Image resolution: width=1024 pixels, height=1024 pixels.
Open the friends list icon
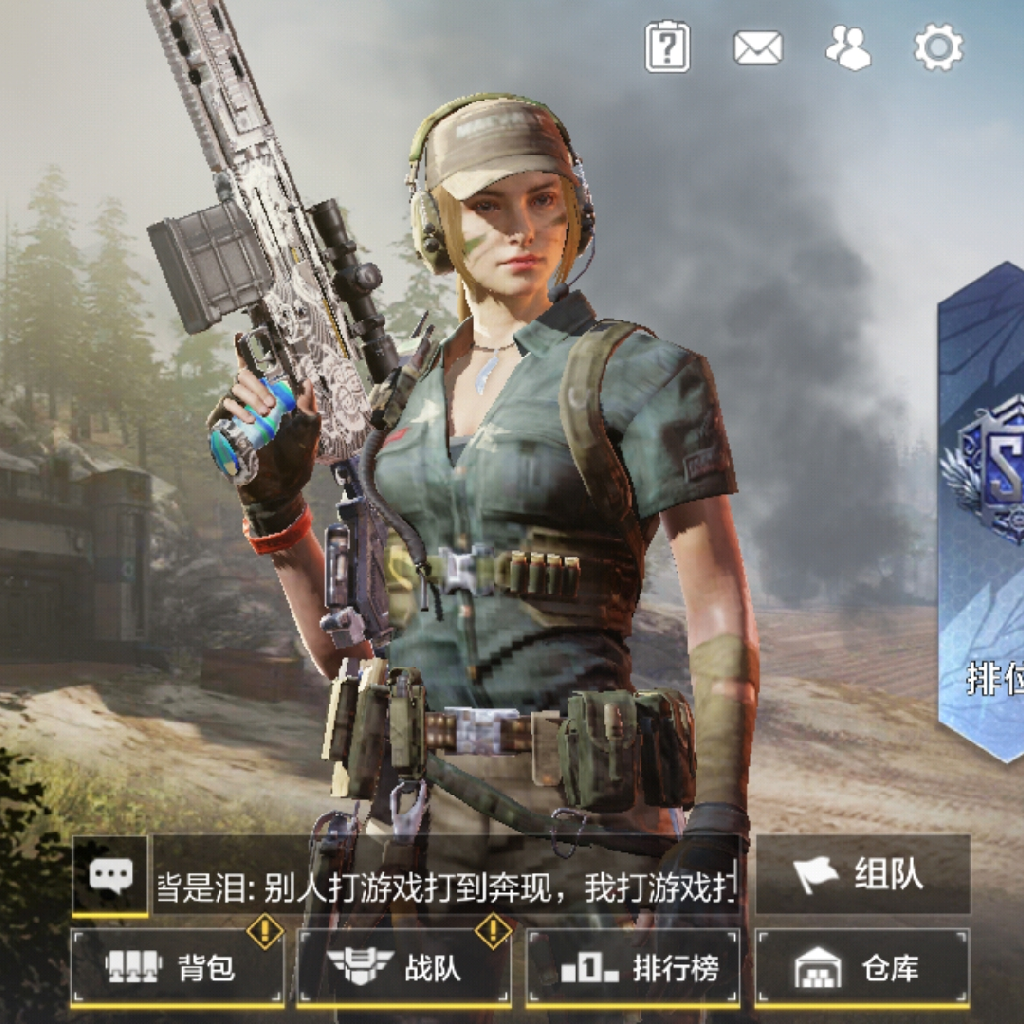click(x=848, y=48)
